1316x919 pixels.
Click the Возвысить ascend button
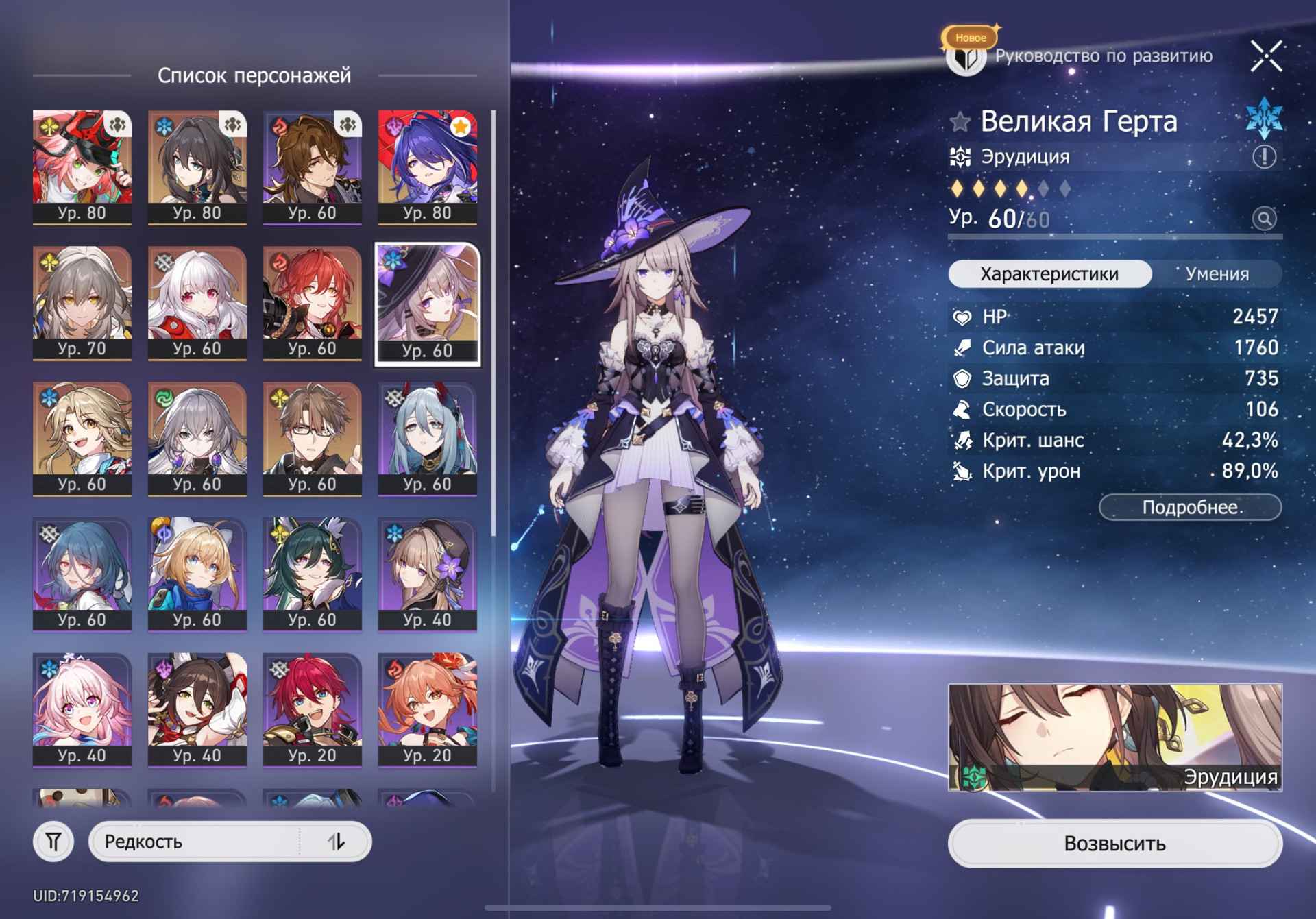[1114, 843]
